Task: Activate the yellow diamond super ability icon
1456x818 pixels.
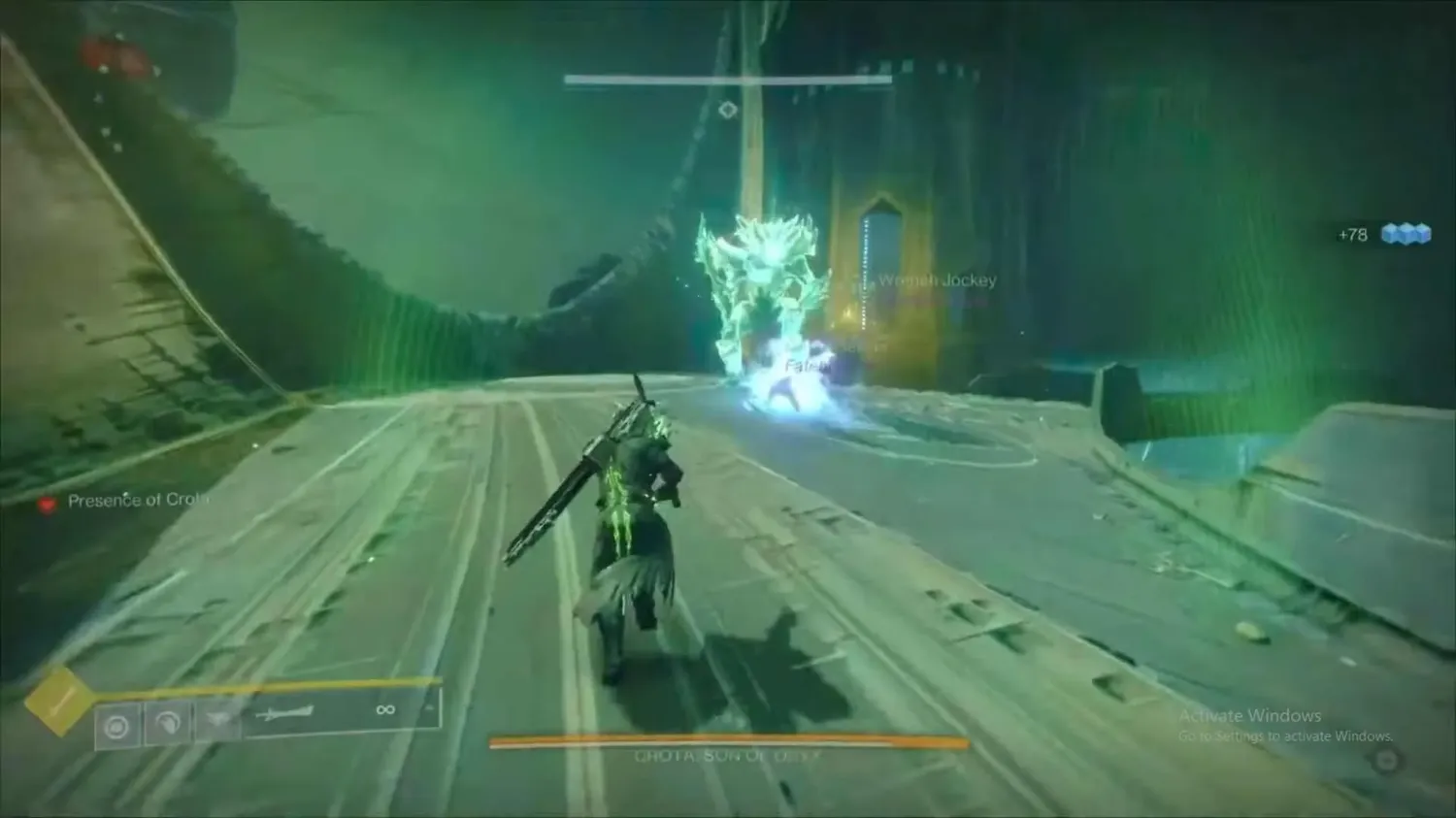Action: point(58,701)
